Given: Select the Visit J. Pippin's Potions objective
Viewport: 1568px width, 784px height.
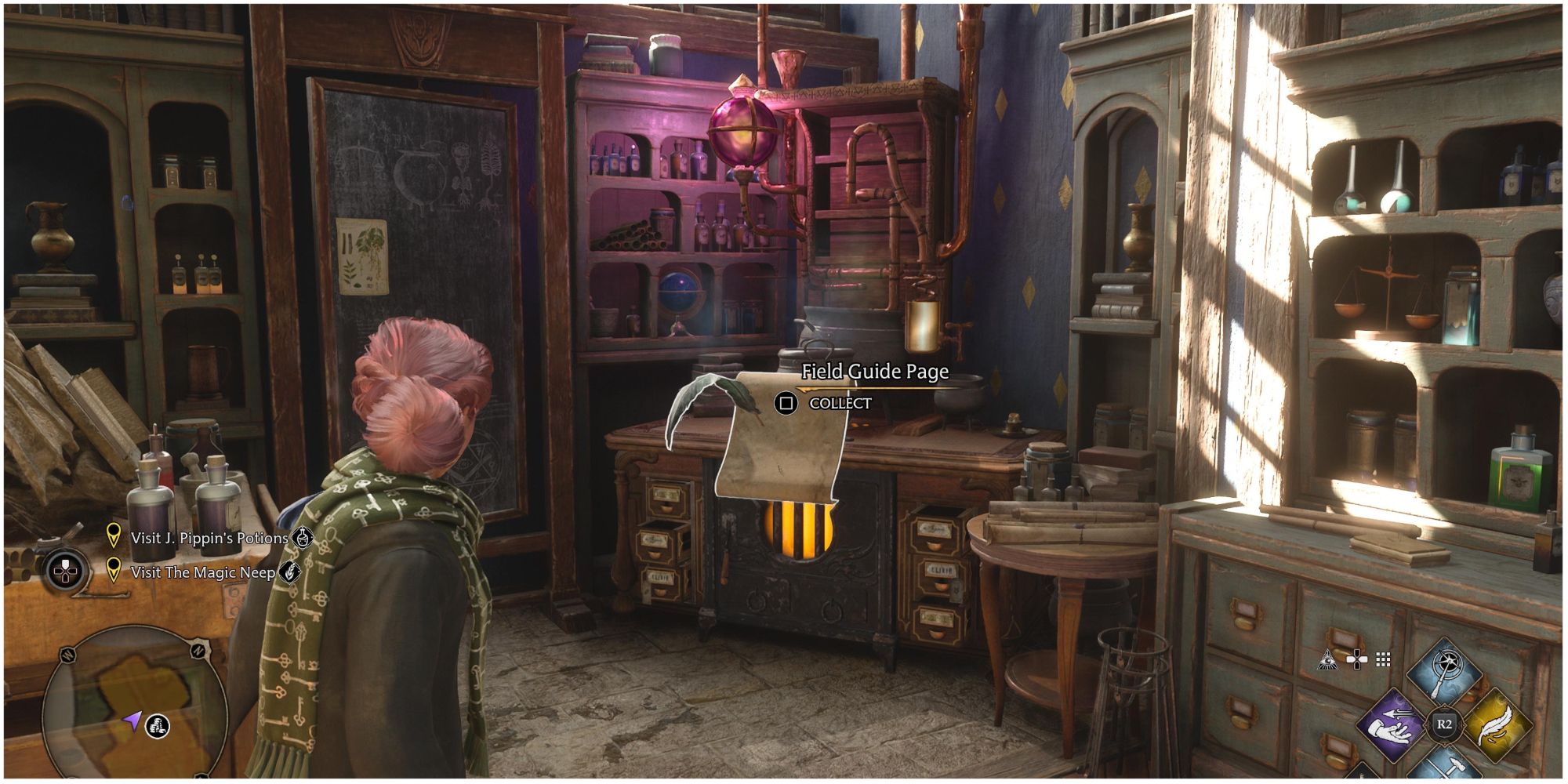Looking at the screenshot, I should (209, 539).
